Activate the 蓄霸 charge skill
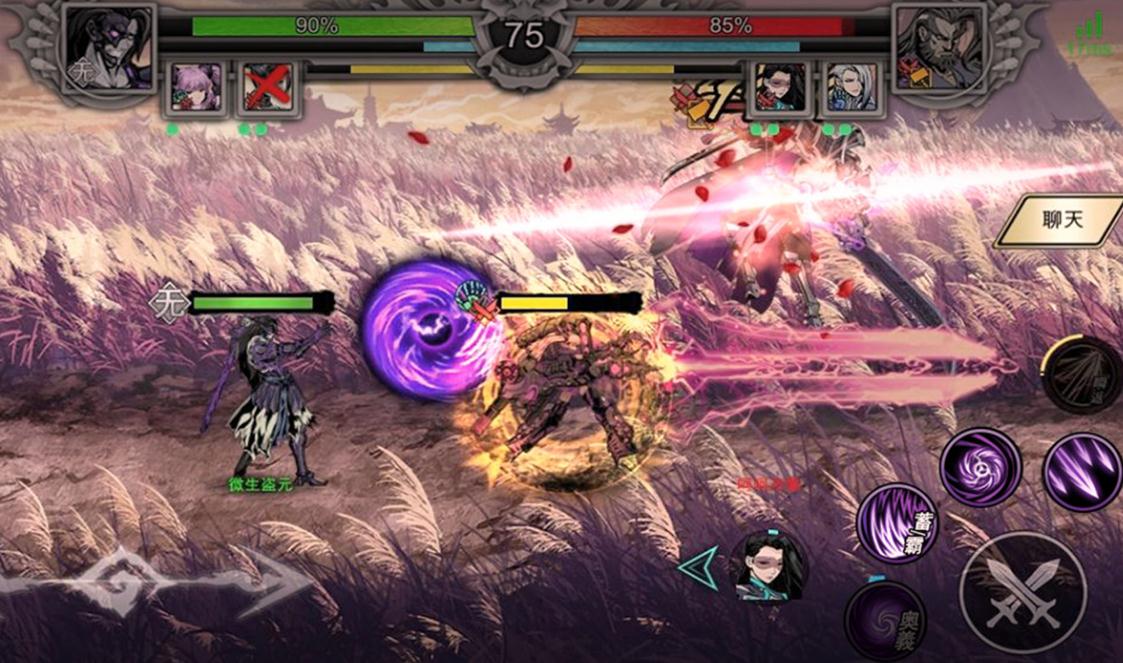The width and height of the screenshot is (1123, 663). (897, 522)
